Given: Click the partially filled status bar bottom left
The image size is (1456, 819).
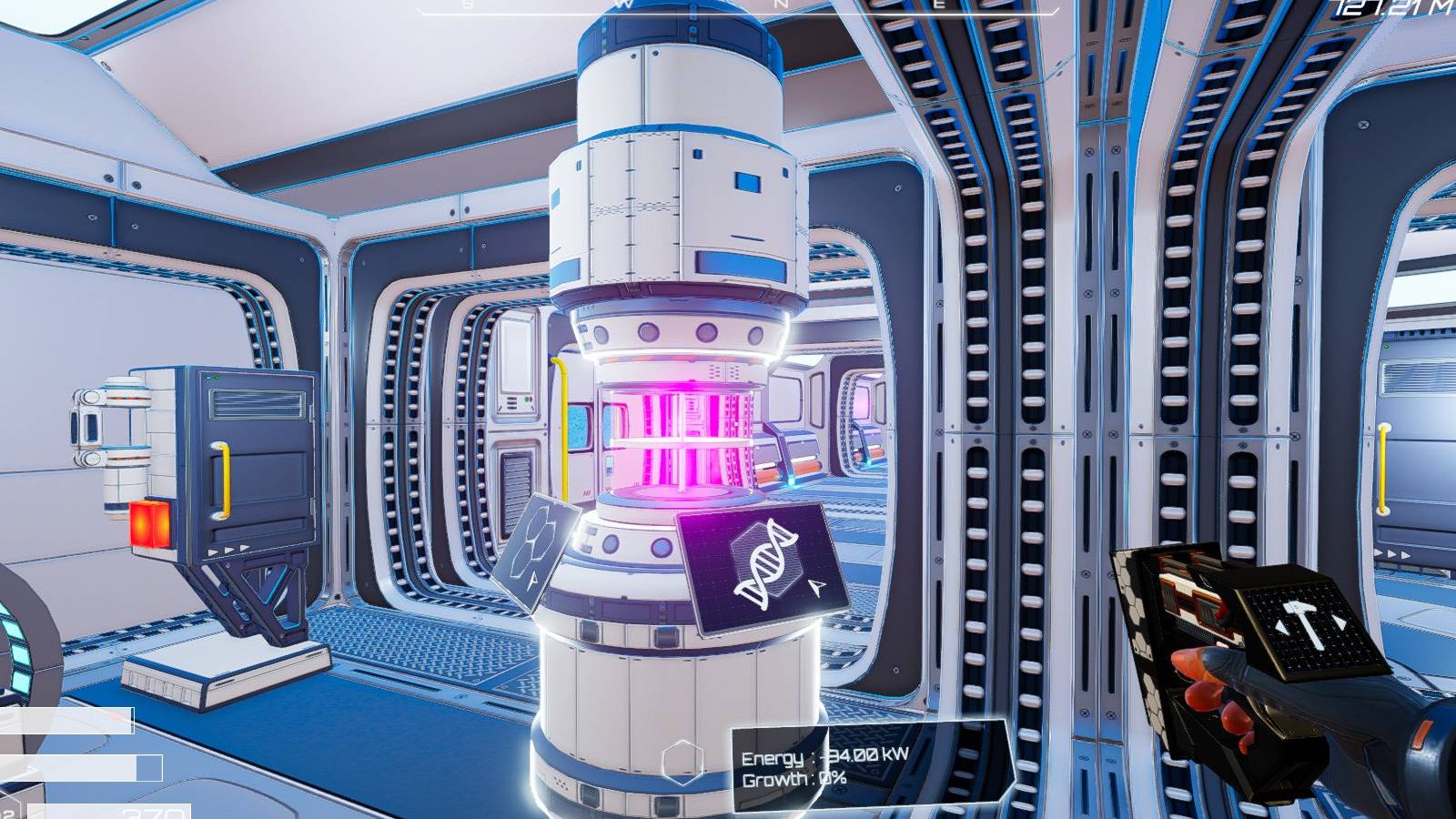Looking at the screenshot, I should pos(80,767).
